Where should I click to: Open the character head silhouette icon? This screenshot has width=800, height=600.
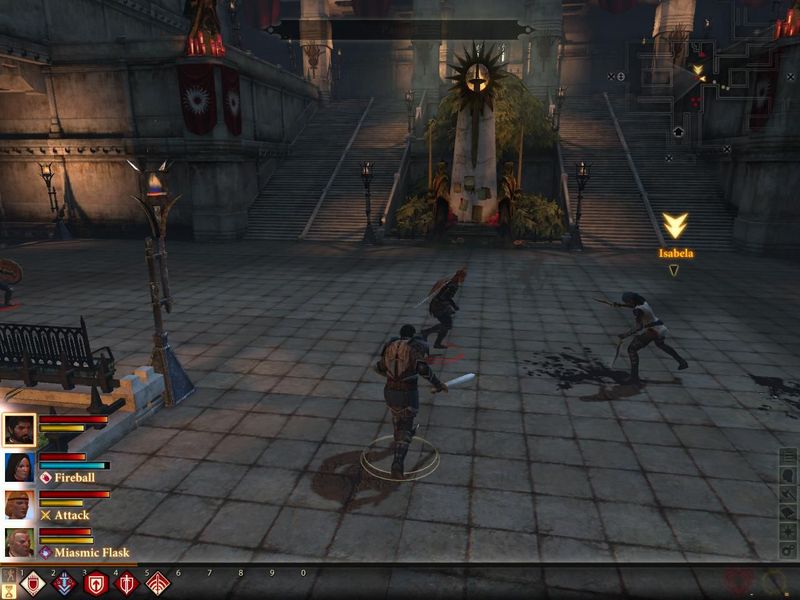789,475
